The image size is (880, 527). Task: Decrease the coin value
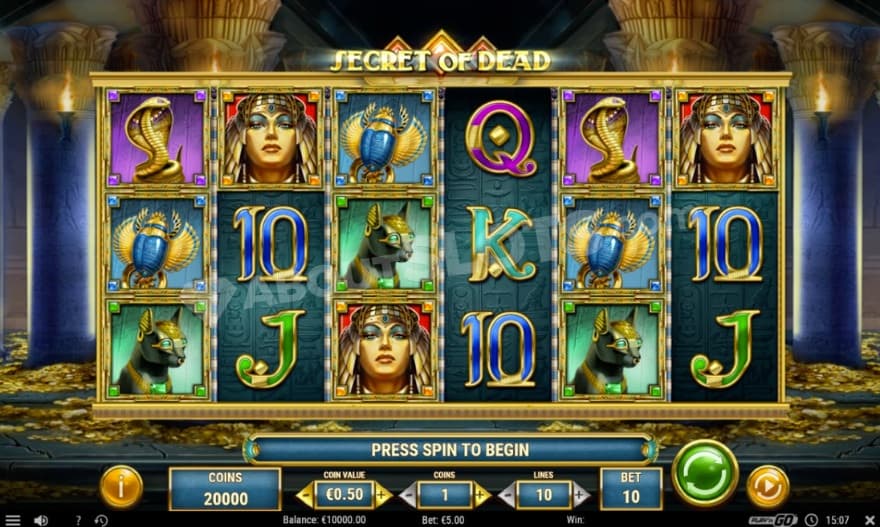point(306,494)
